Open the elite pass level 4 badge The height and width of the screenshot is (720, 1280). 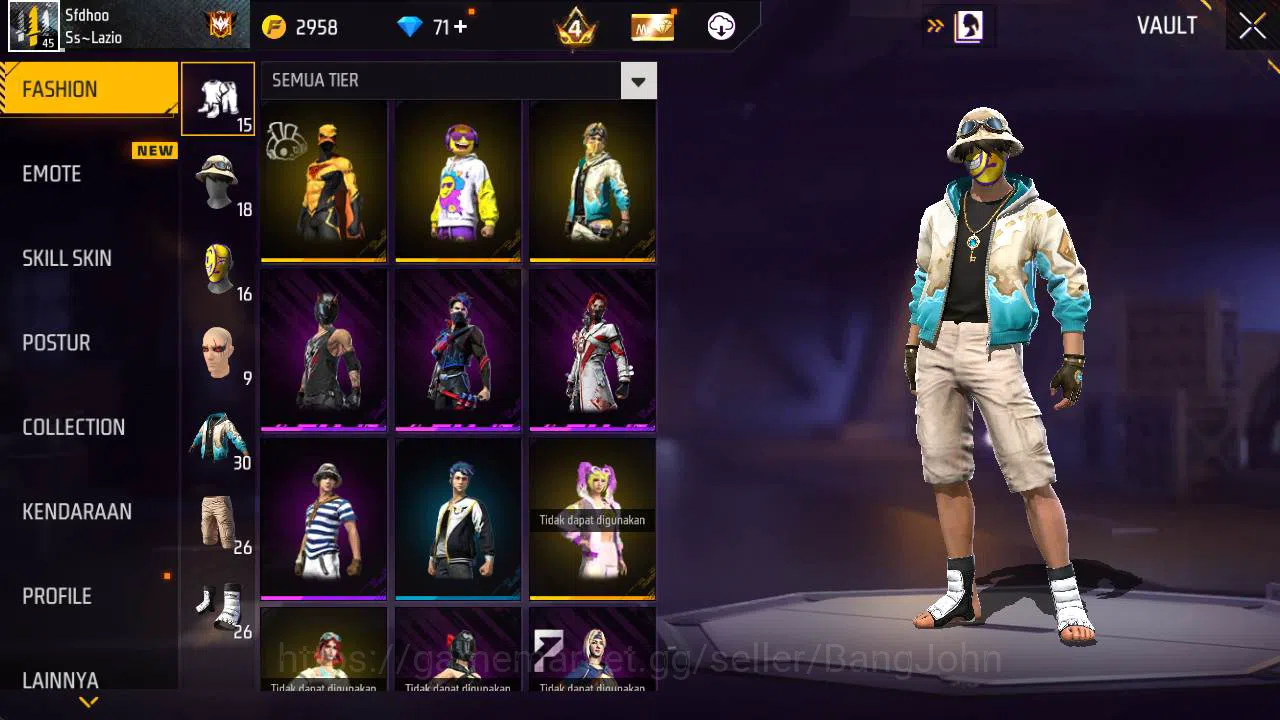tap(575, 26)
